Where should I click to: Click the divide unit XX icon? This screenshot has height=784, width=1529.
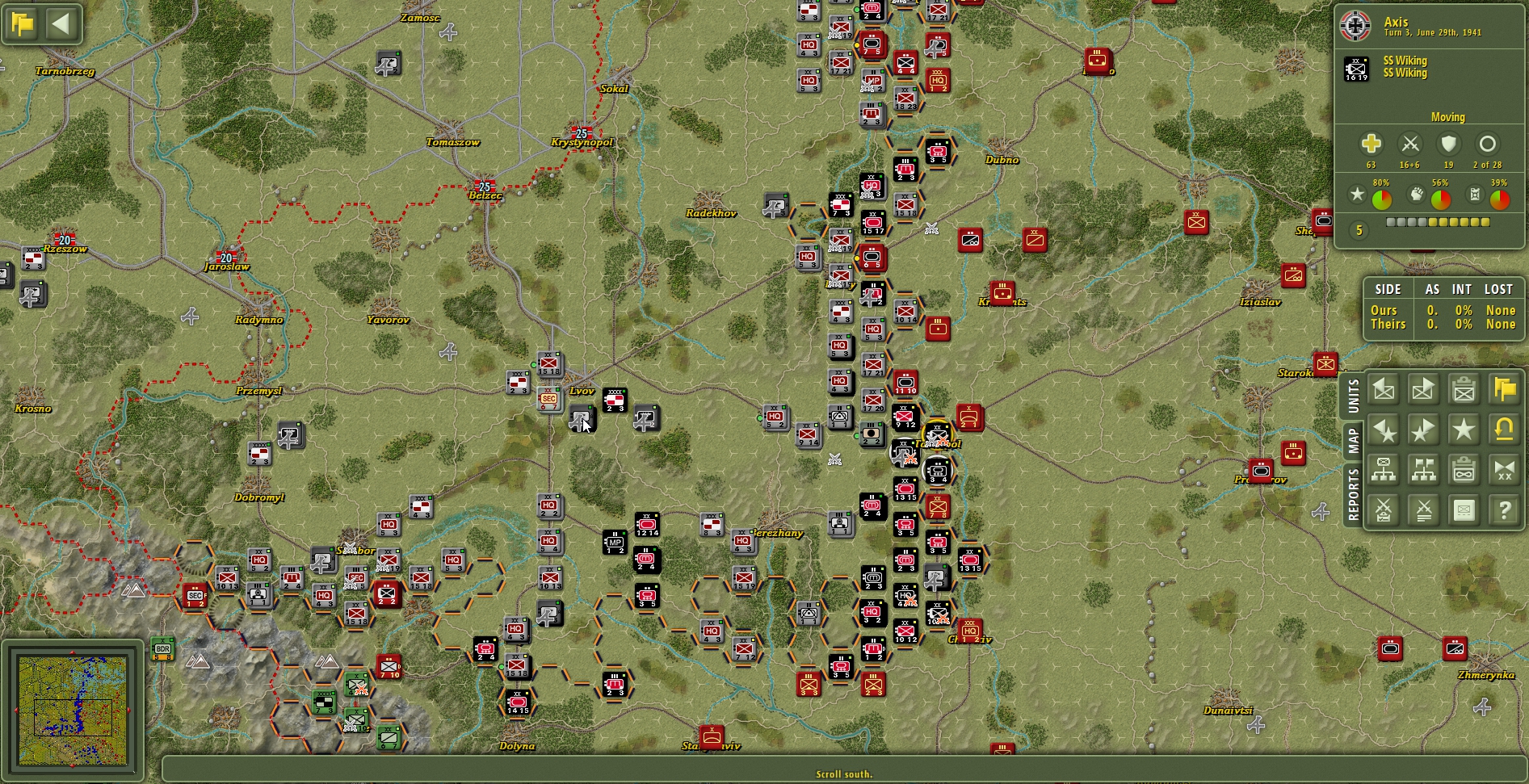tap(1504, 468)
